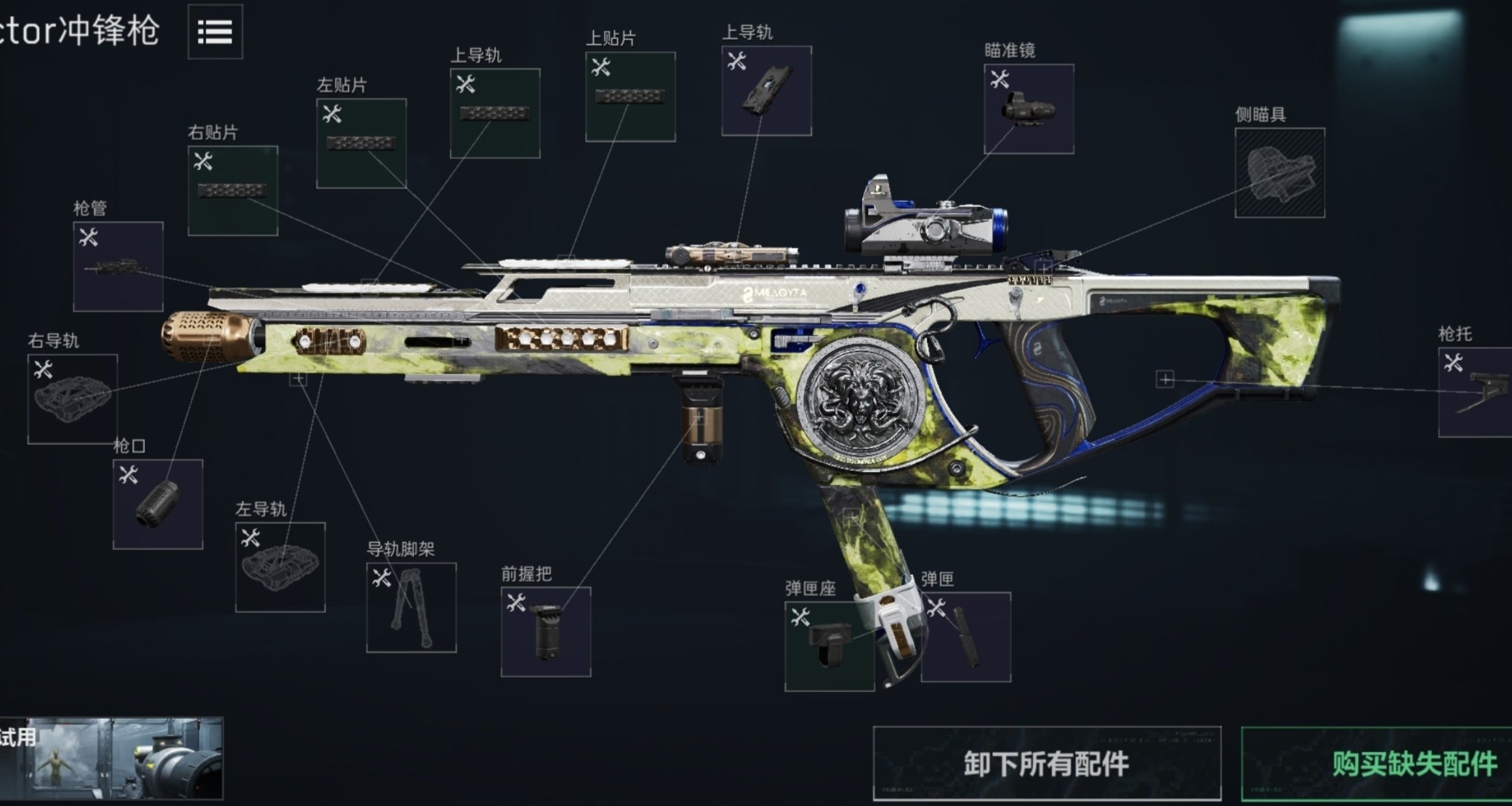
Task: Choose the 右导轨 rail slot
Action: [73, 398]
